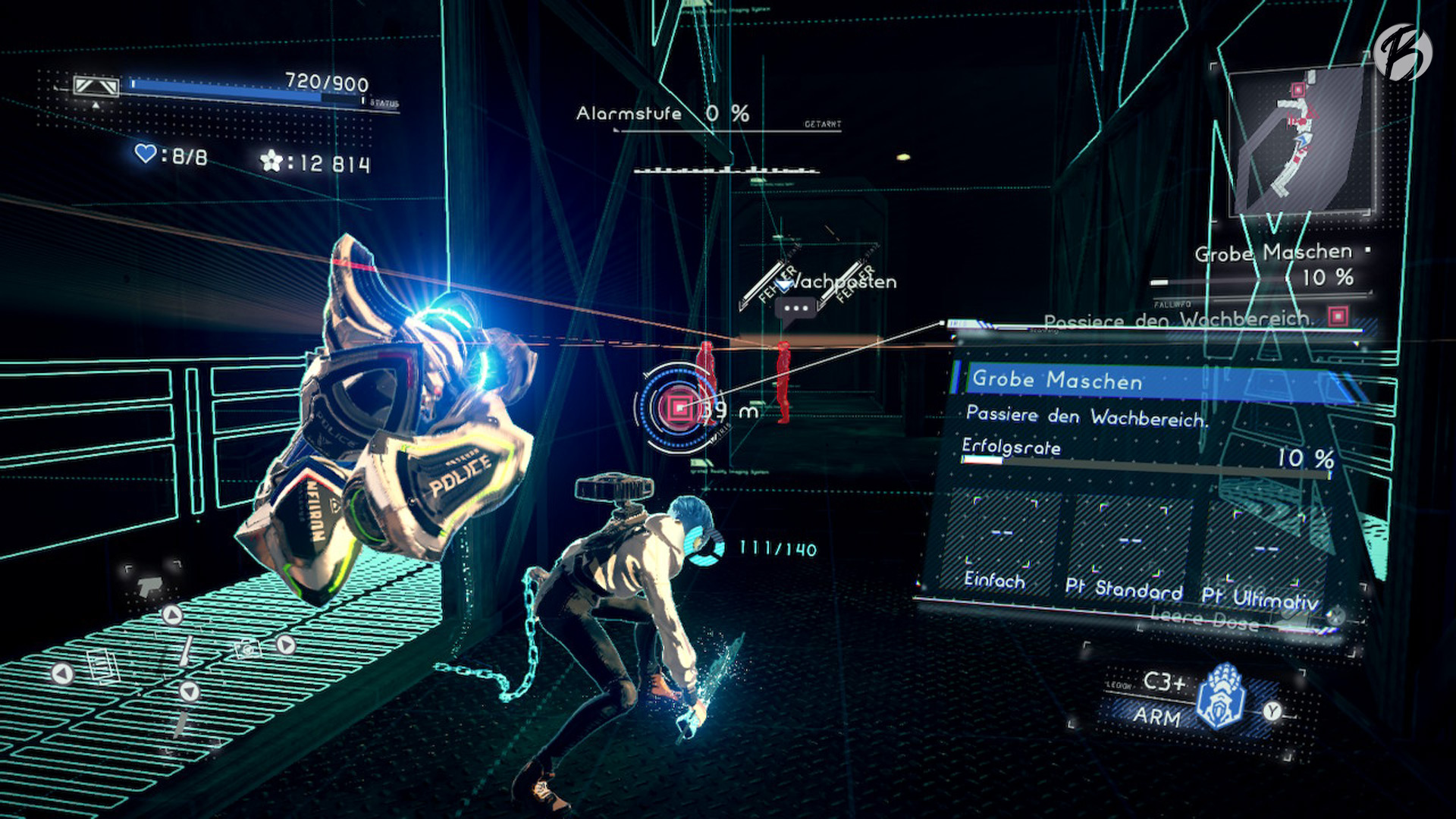Activate the camera shortcut icon
The image size is (1456, 819).
pos(247,648)
